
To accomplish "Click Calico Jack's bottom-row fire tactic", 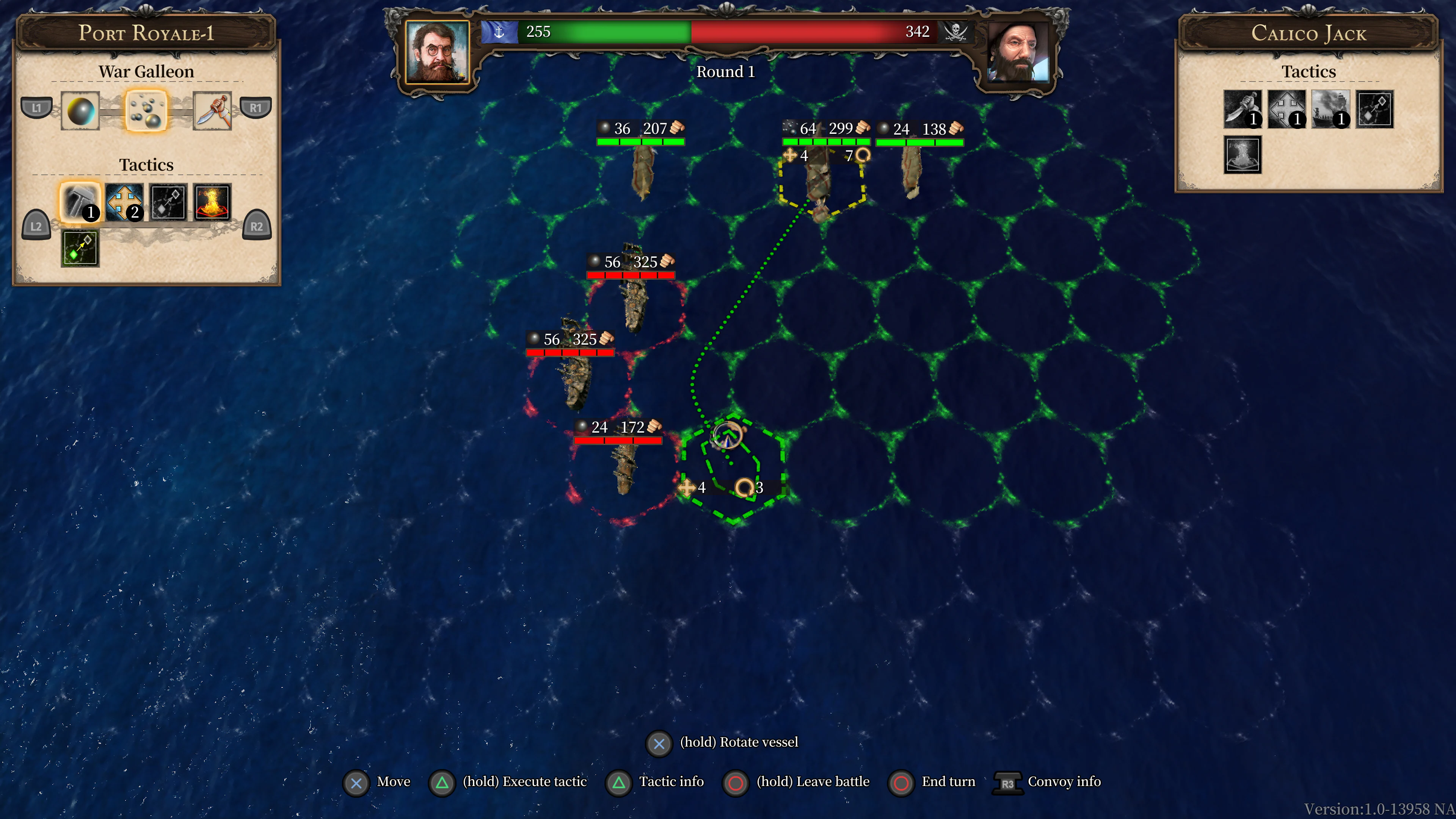I will point(1243,154).
